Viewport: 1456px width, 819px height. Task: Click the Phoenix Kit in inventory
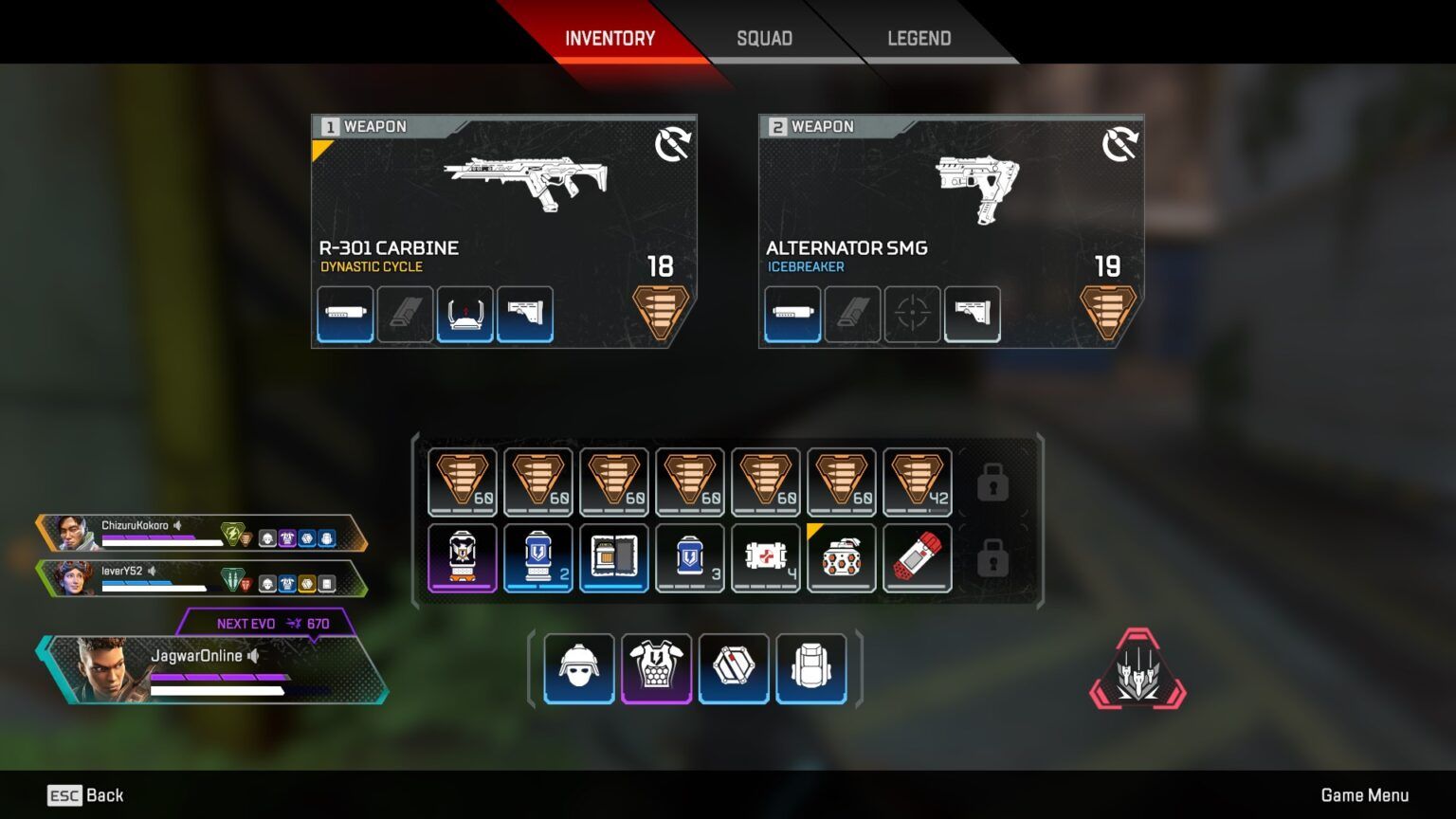613,557
